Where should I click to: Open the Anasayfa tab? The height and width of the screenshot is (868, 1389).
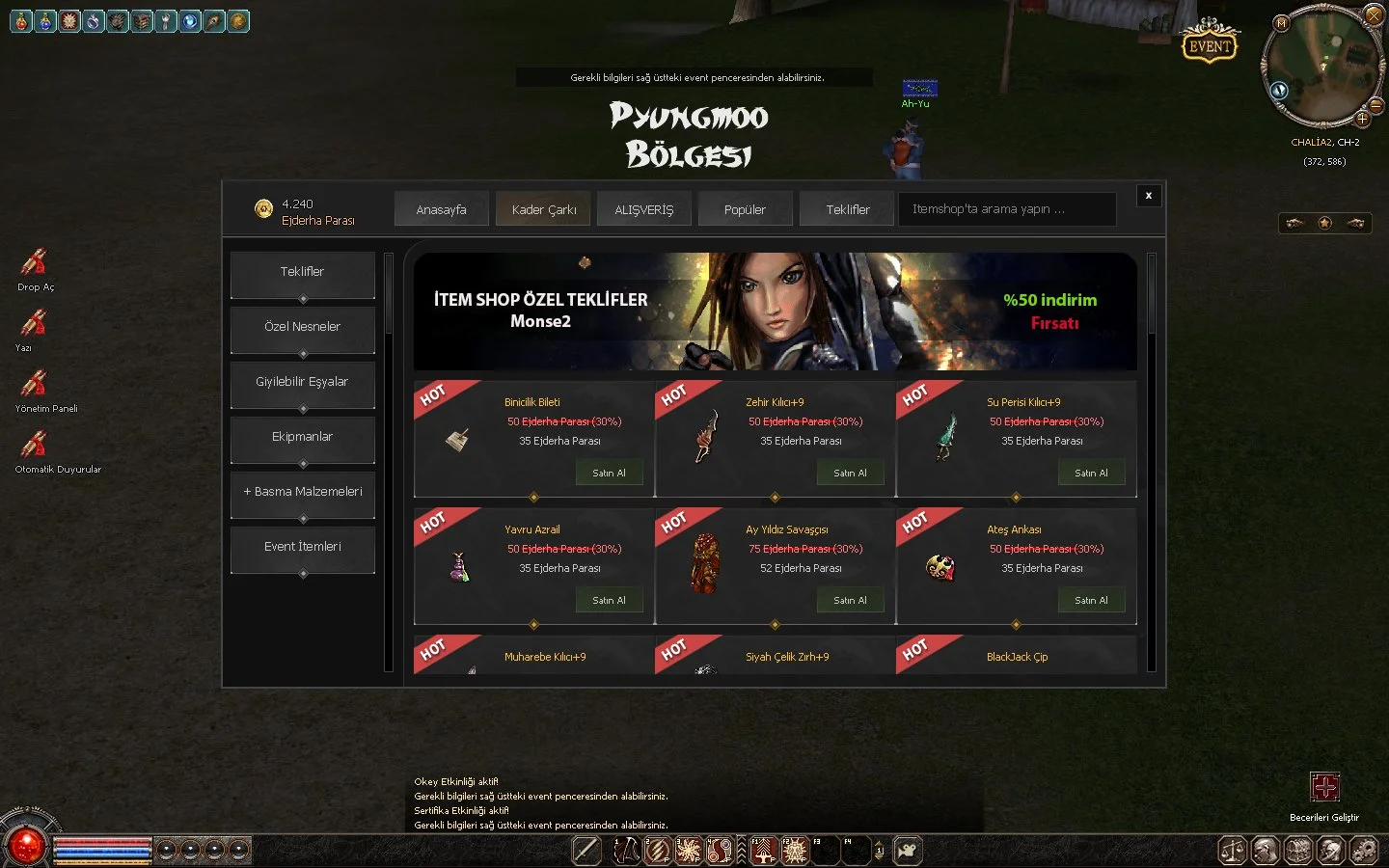point(441,209)
